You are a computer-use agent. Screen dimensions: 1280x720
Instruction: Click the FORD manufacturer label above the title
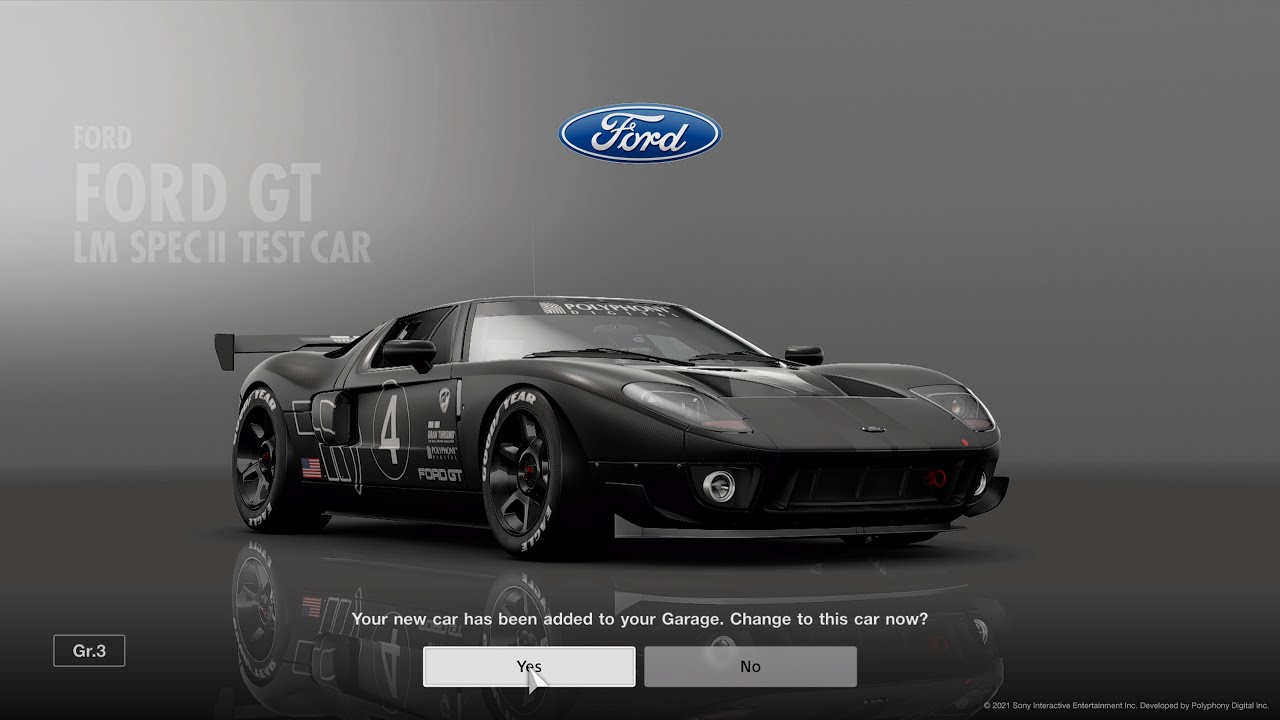[101, 138]
